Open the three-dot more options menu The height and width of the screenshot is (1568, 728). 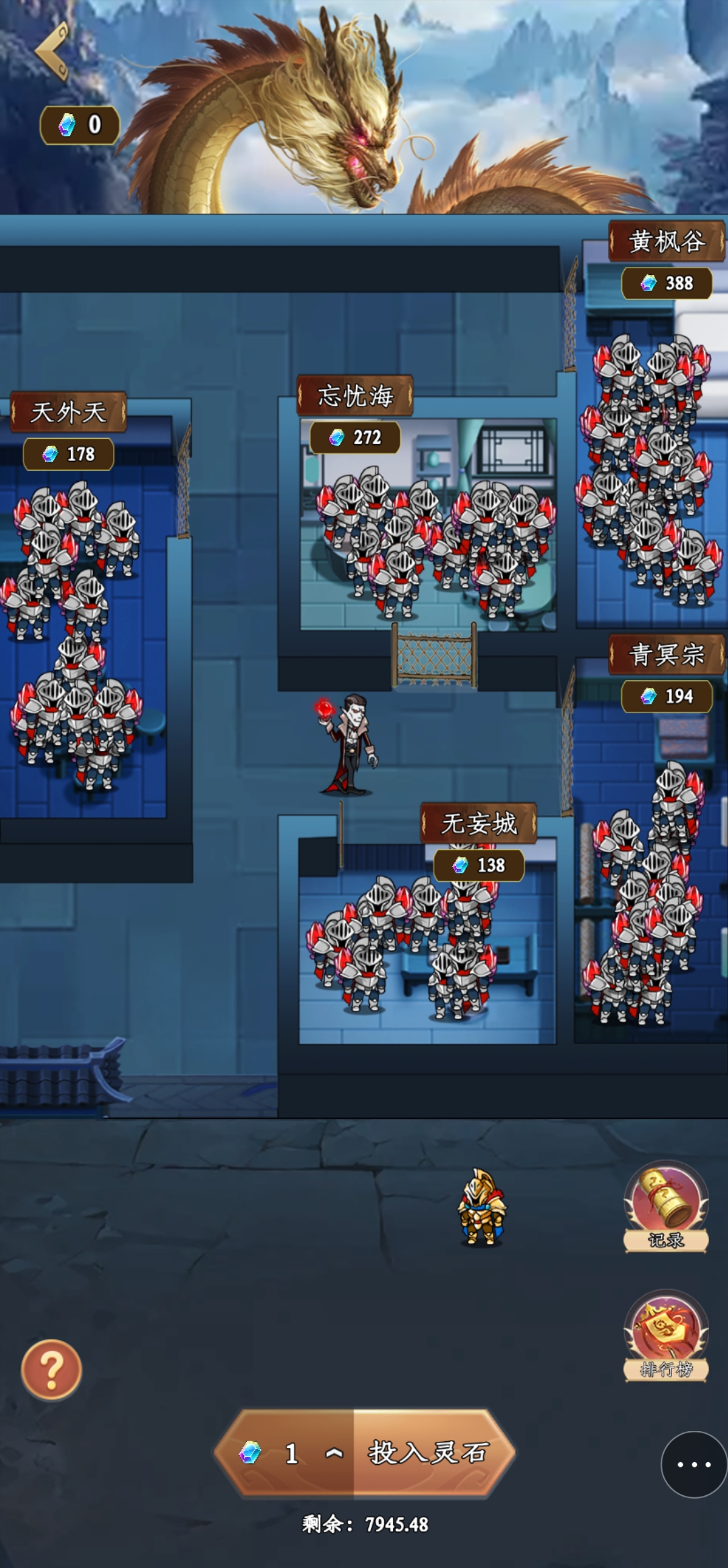tap(694, 1464)
